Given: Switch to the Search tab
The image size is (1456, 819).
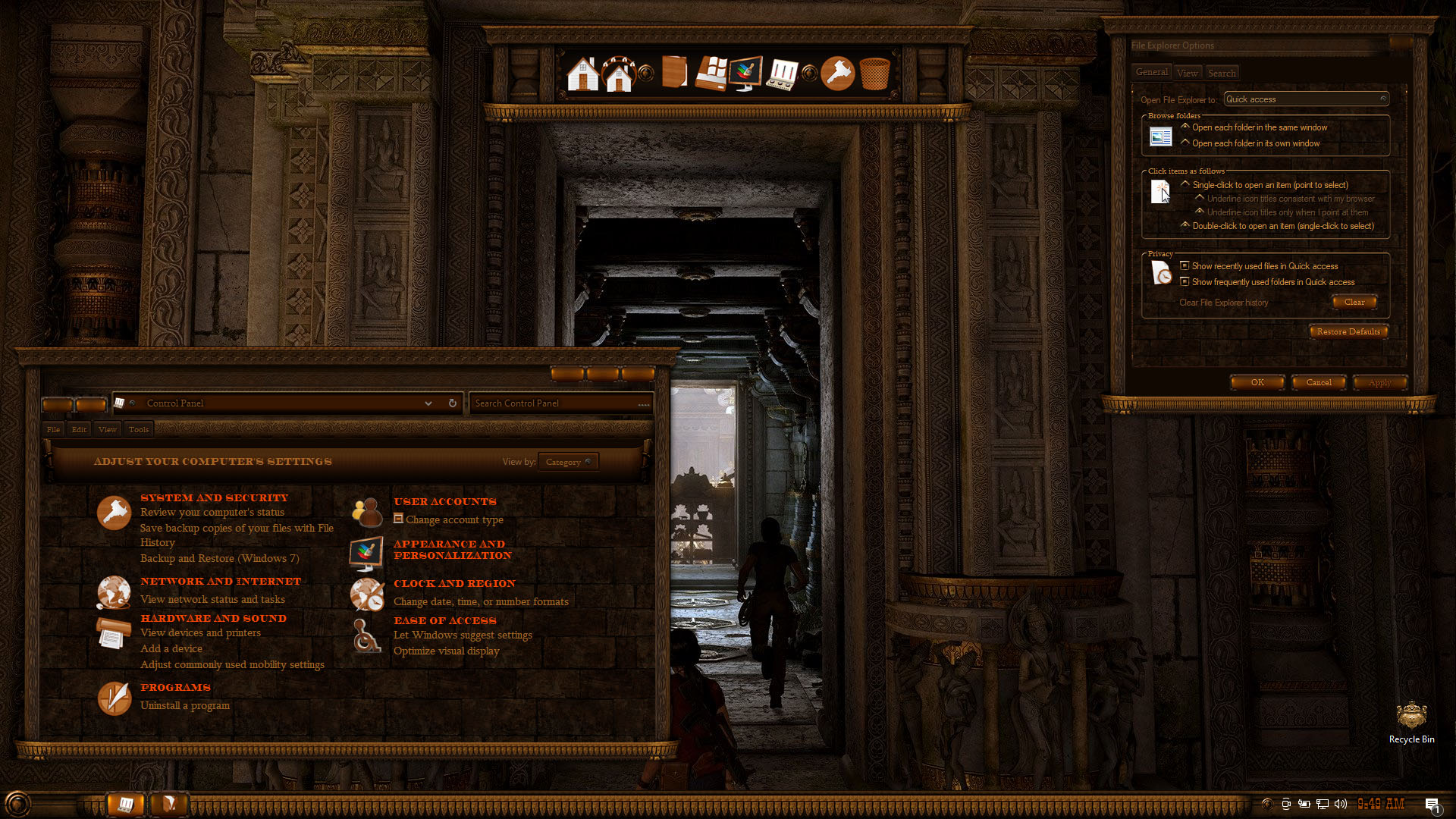Looking at the screenshot, I should (1222, 74).
